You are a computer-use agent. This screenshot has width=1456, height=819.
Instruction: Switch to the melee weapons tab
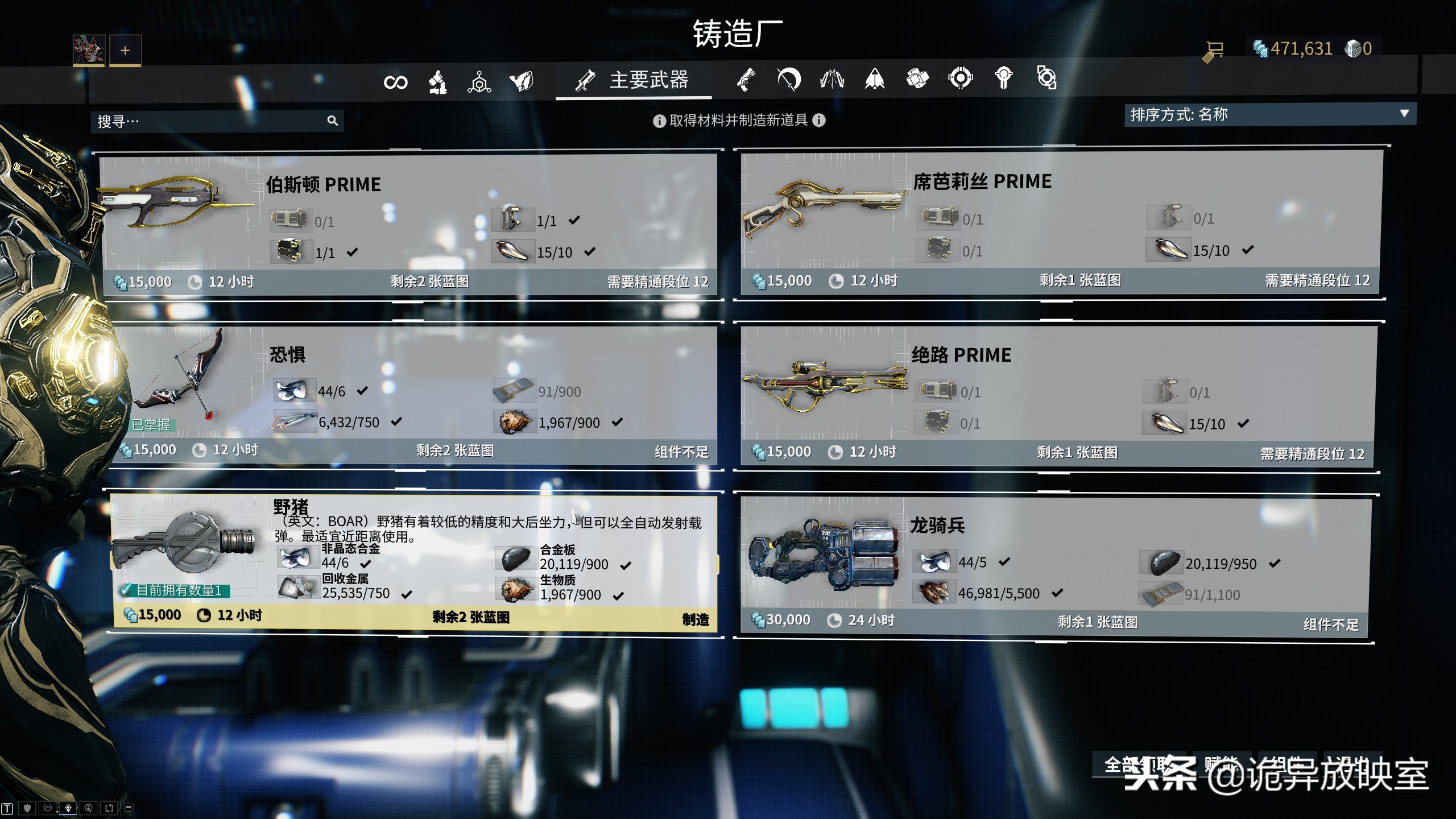(789, 80)
